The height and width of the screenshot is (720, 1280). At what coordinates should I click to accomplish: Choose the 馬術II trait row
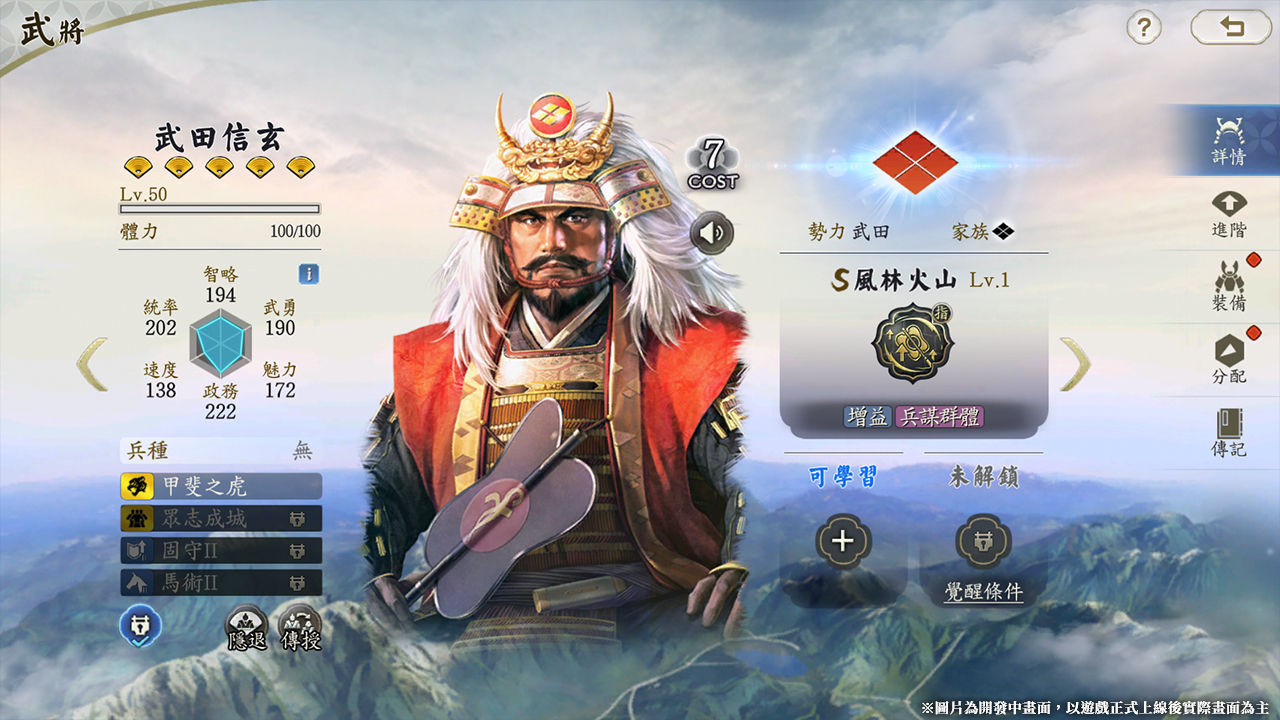click(x=221, y=582)
